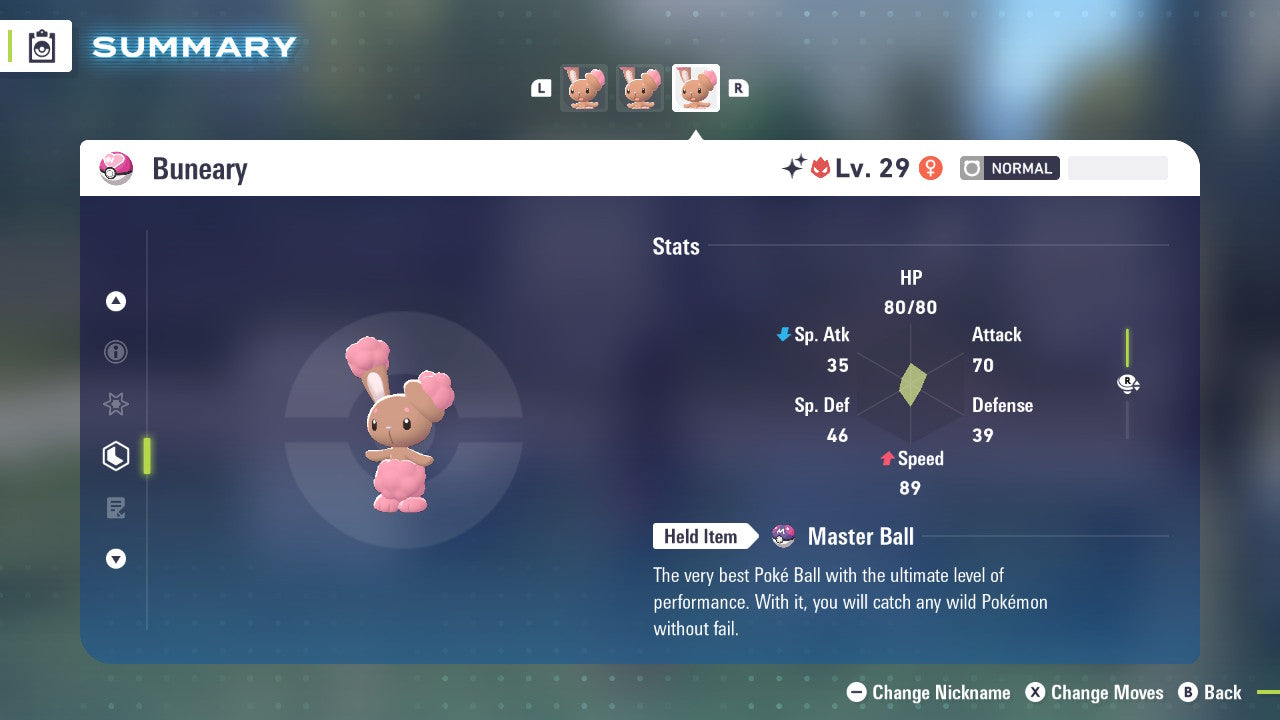Click the Poké Ball icon beside Buneary
Viewport: 1280px width, 720px height.
point(116,168)
